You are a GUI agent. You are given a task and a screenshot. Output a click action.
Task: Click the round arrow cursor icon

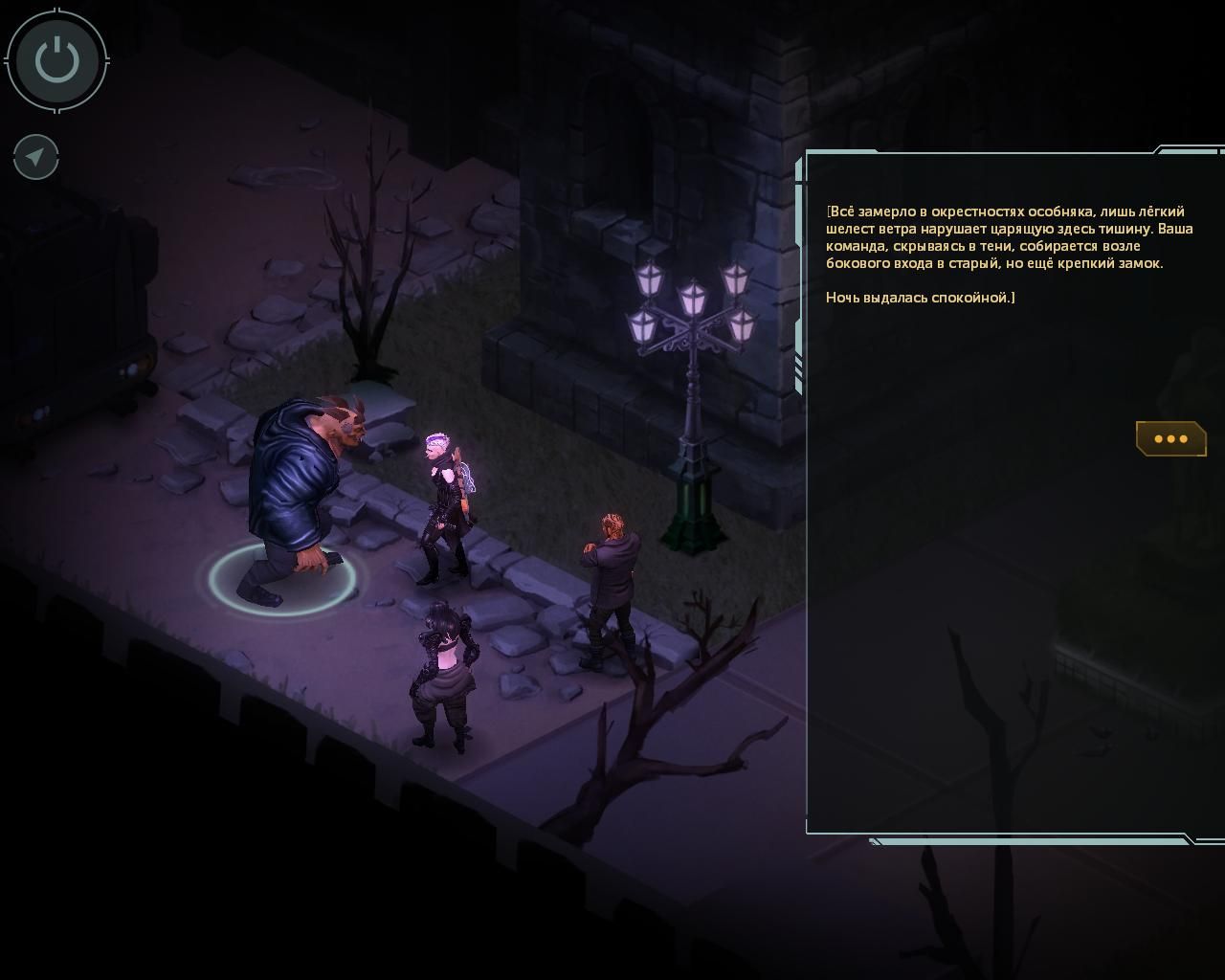[x=36, y=157]
